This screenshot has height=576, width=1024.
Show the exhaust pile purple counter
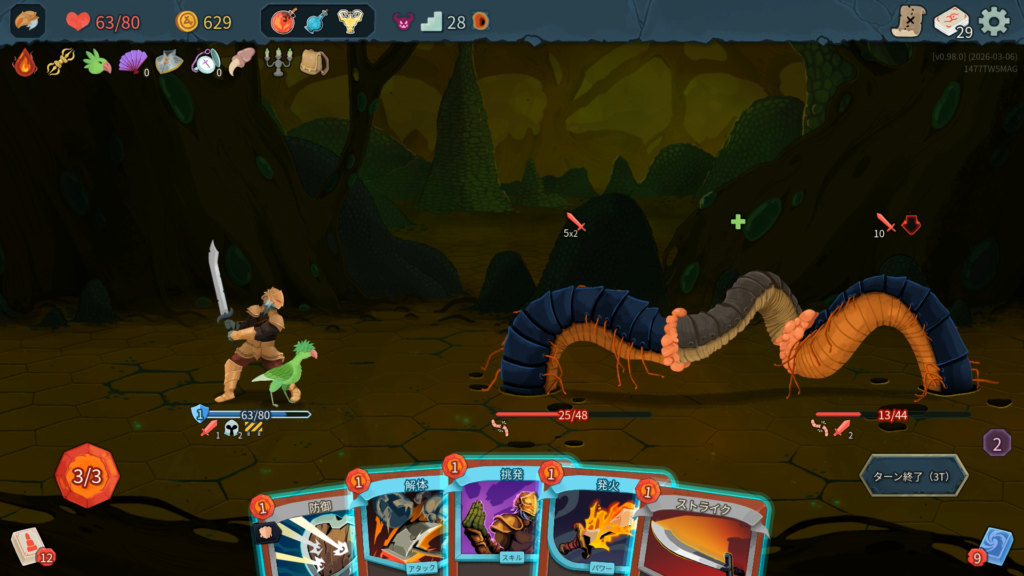point(996,442)
